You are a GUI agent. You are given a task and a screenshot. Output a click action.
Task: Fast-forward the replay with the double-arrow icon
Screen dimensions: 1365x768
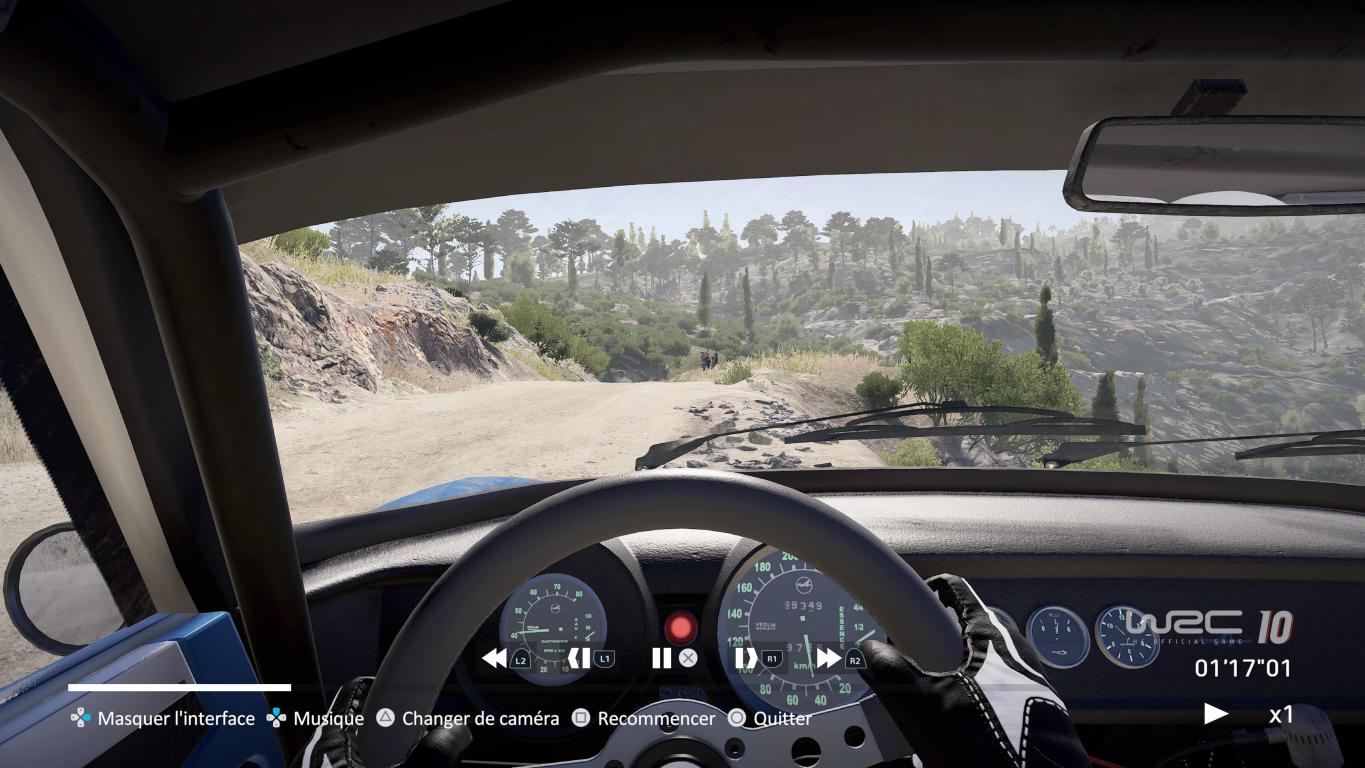coord(829,658)
